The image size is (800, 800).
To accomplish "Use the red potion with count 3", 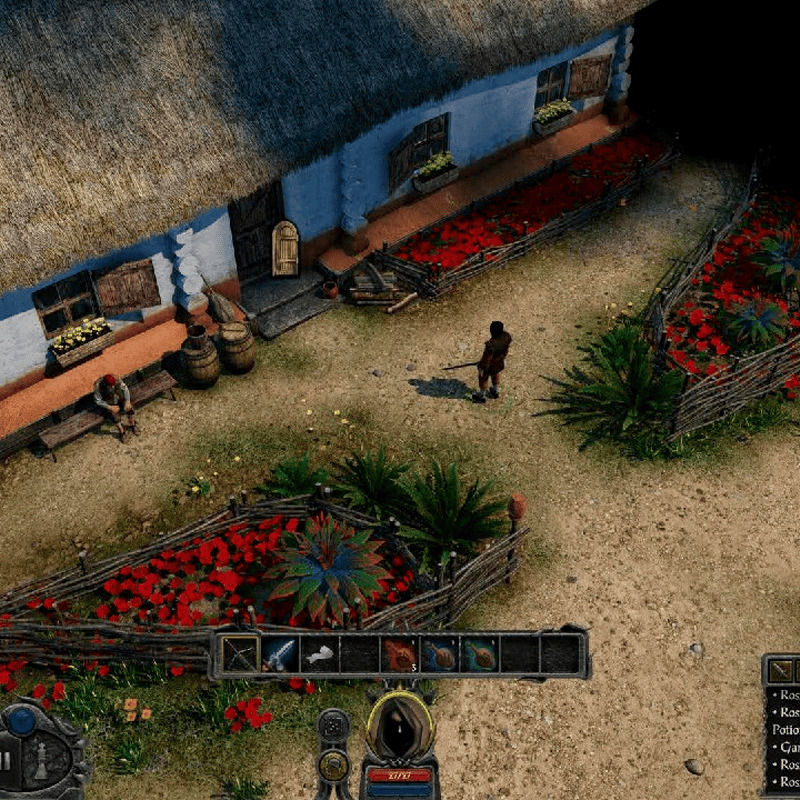I will [x=400, y=655].
